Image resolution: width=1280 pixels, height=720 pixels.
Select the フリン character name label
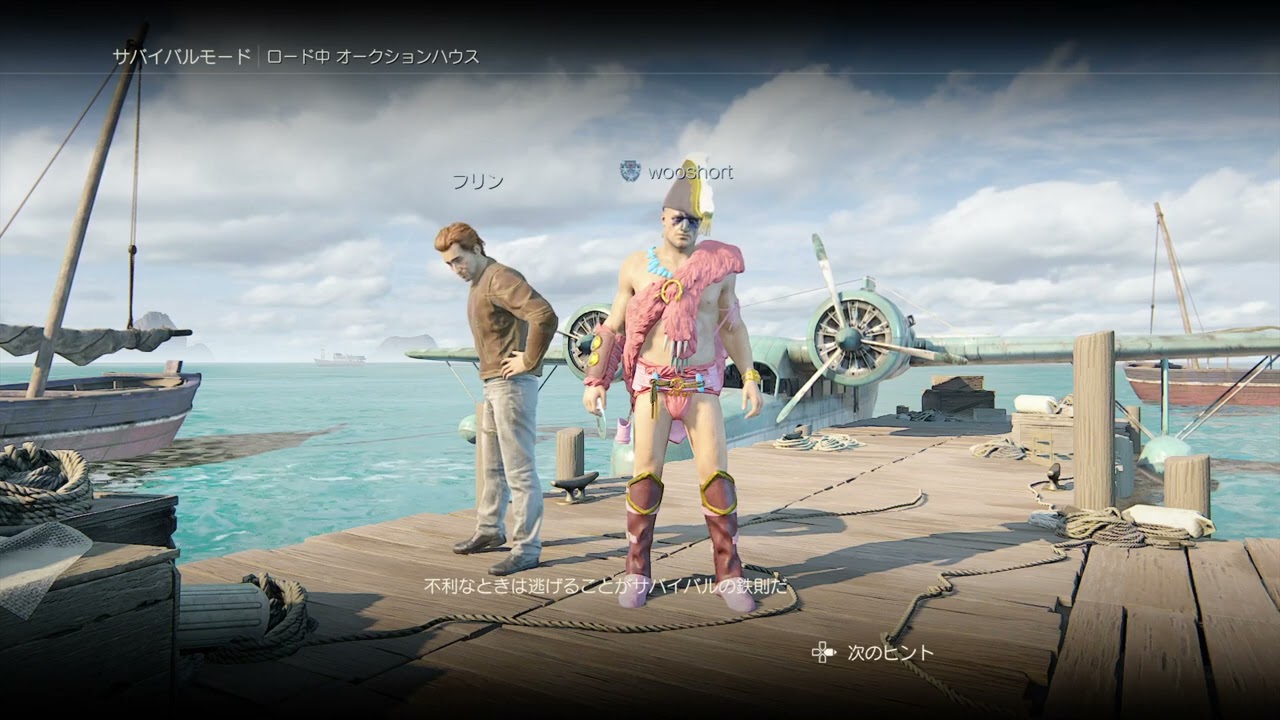(x=478, y=181)
